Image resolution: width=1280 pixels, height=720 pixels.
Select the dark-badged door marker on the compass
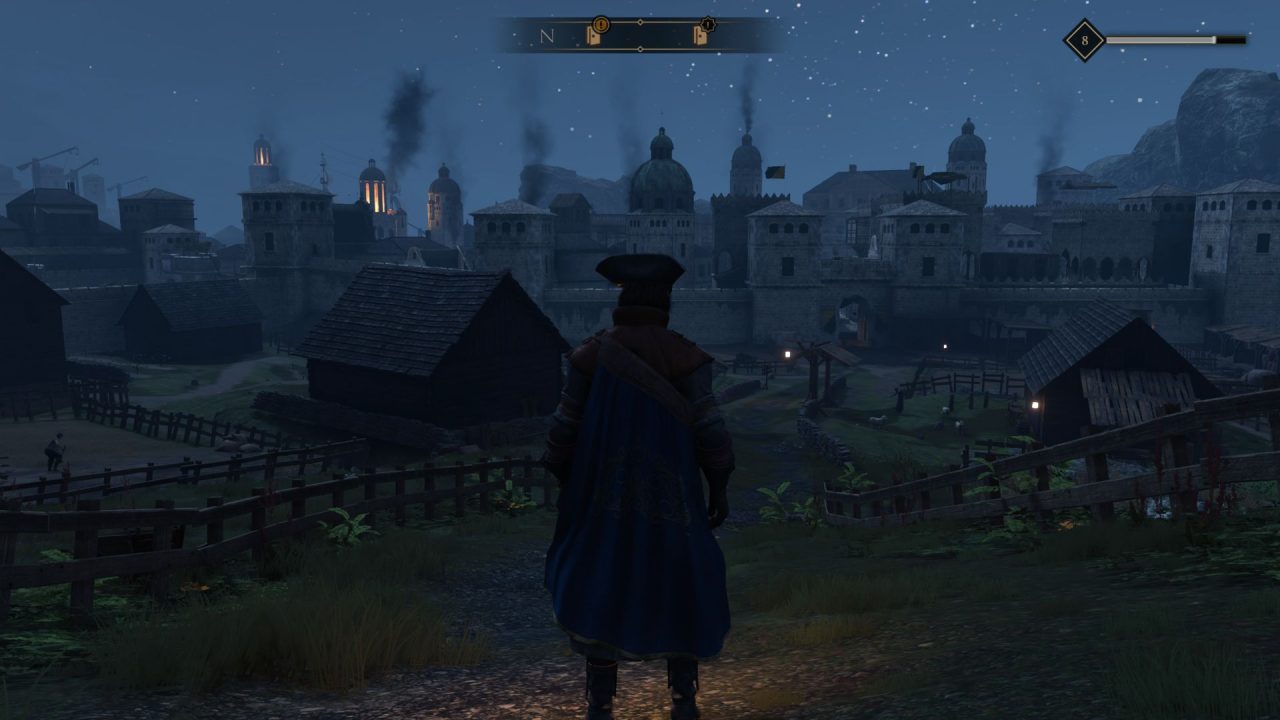click(701, 35)
